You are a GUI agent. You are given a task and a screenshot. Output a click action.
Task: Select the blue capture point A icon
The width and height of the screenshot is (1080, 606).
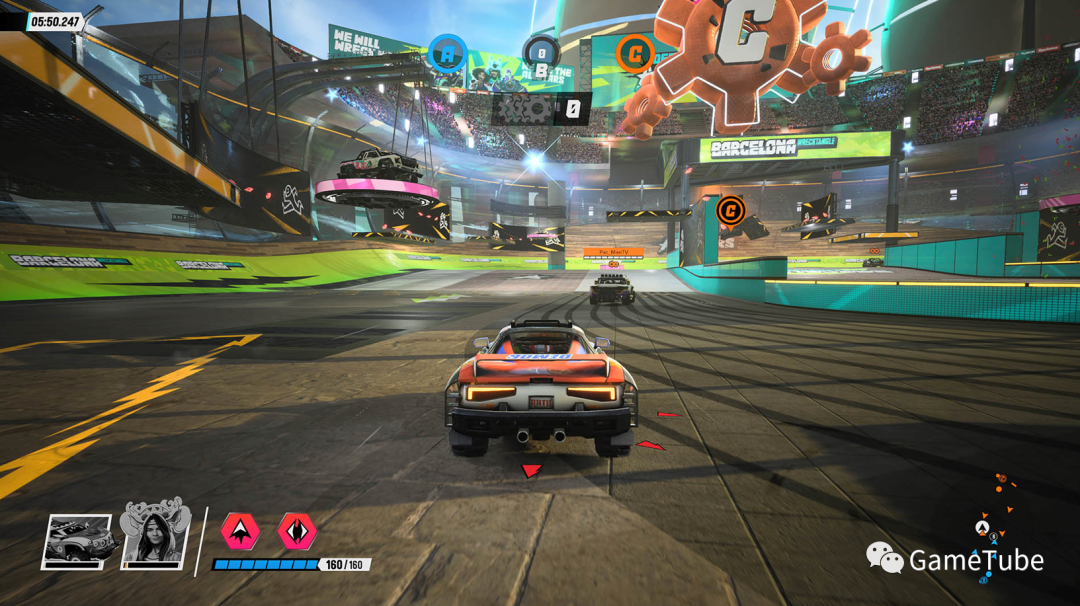pyautogui.click(x=447, y=52)
